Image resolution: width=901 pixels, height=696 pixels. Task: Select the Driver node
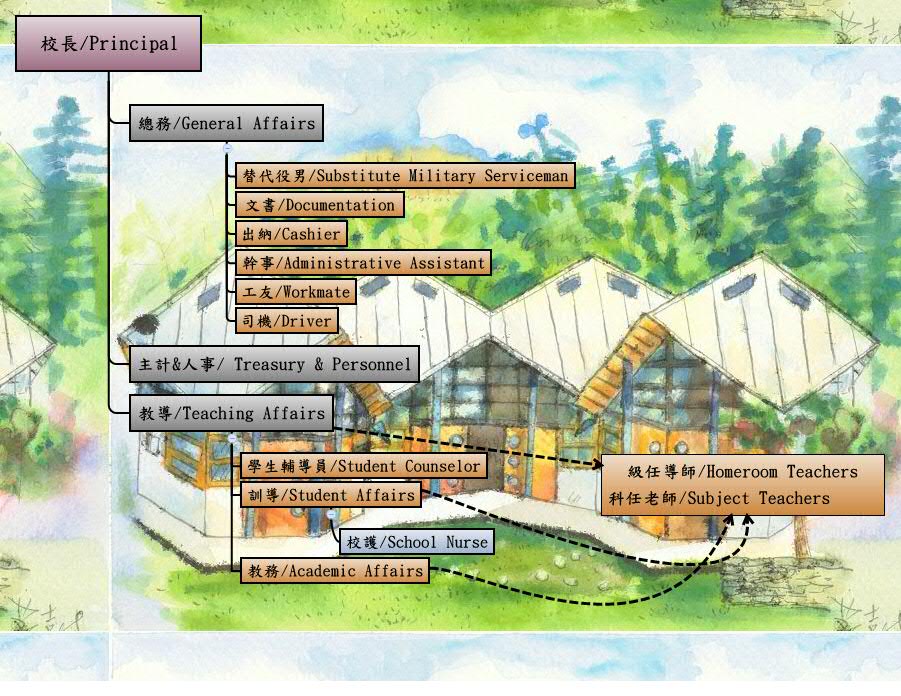(287, 321)
